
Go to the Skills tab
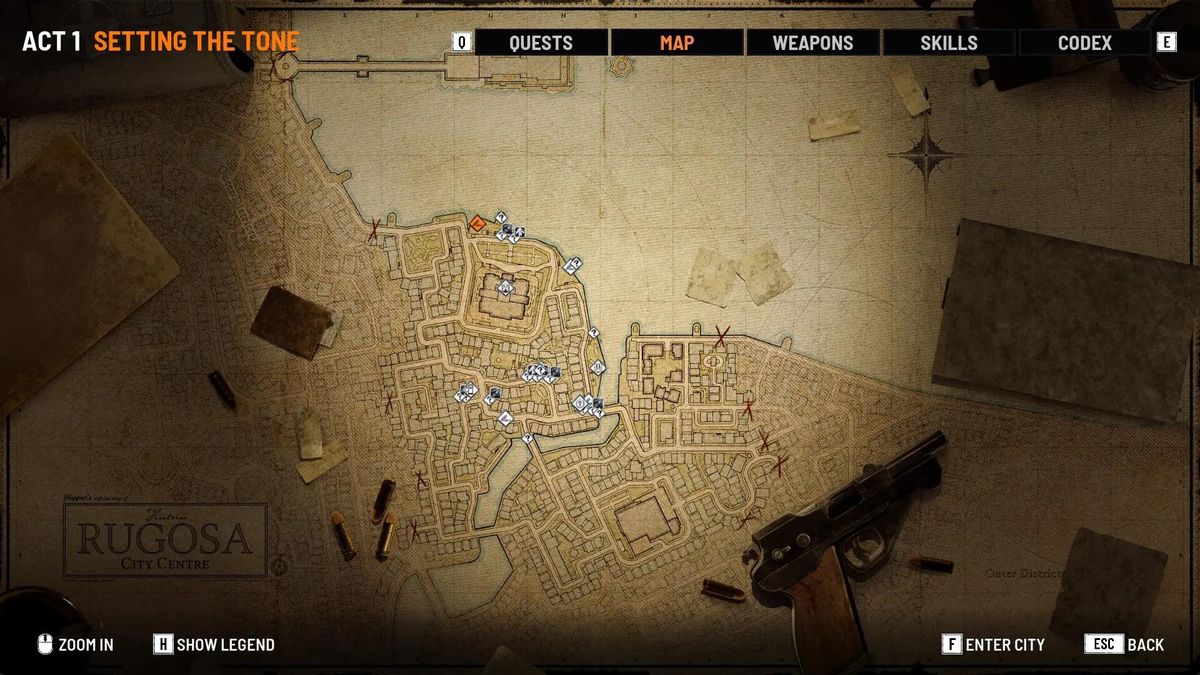point(948,43)
